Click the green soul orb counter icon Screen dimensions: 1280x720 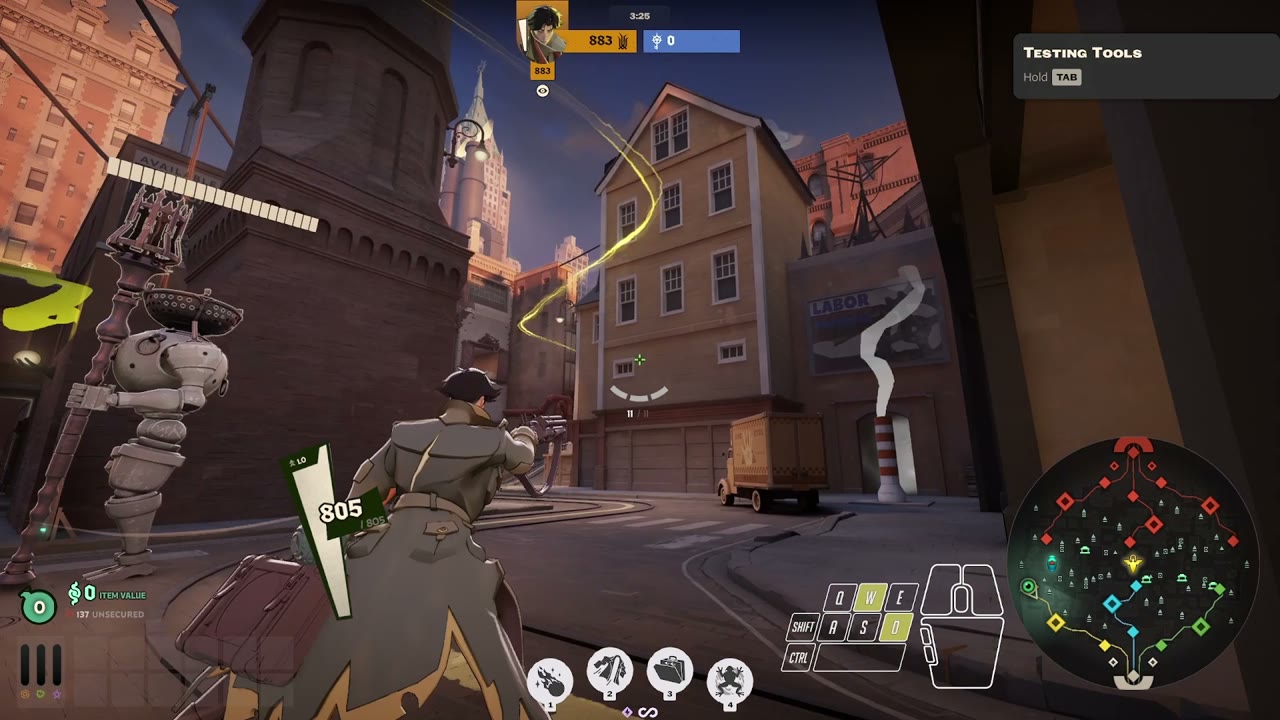[x=40, y=606]
